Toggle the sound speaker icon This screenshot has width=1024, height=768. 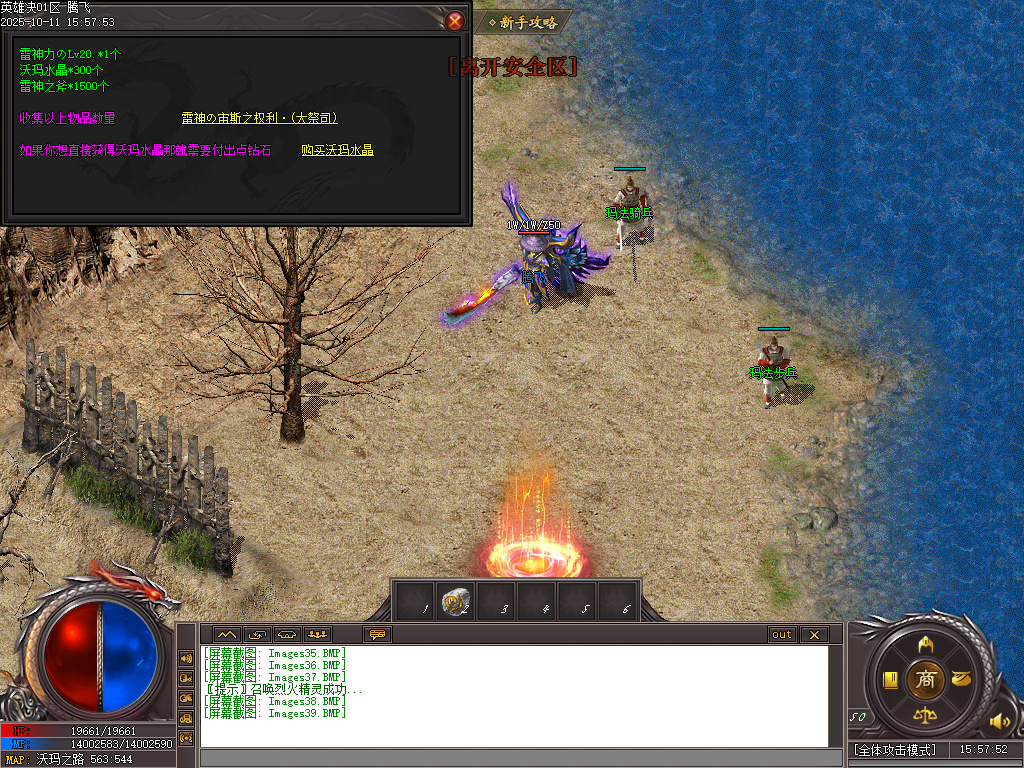click(998, 721)
